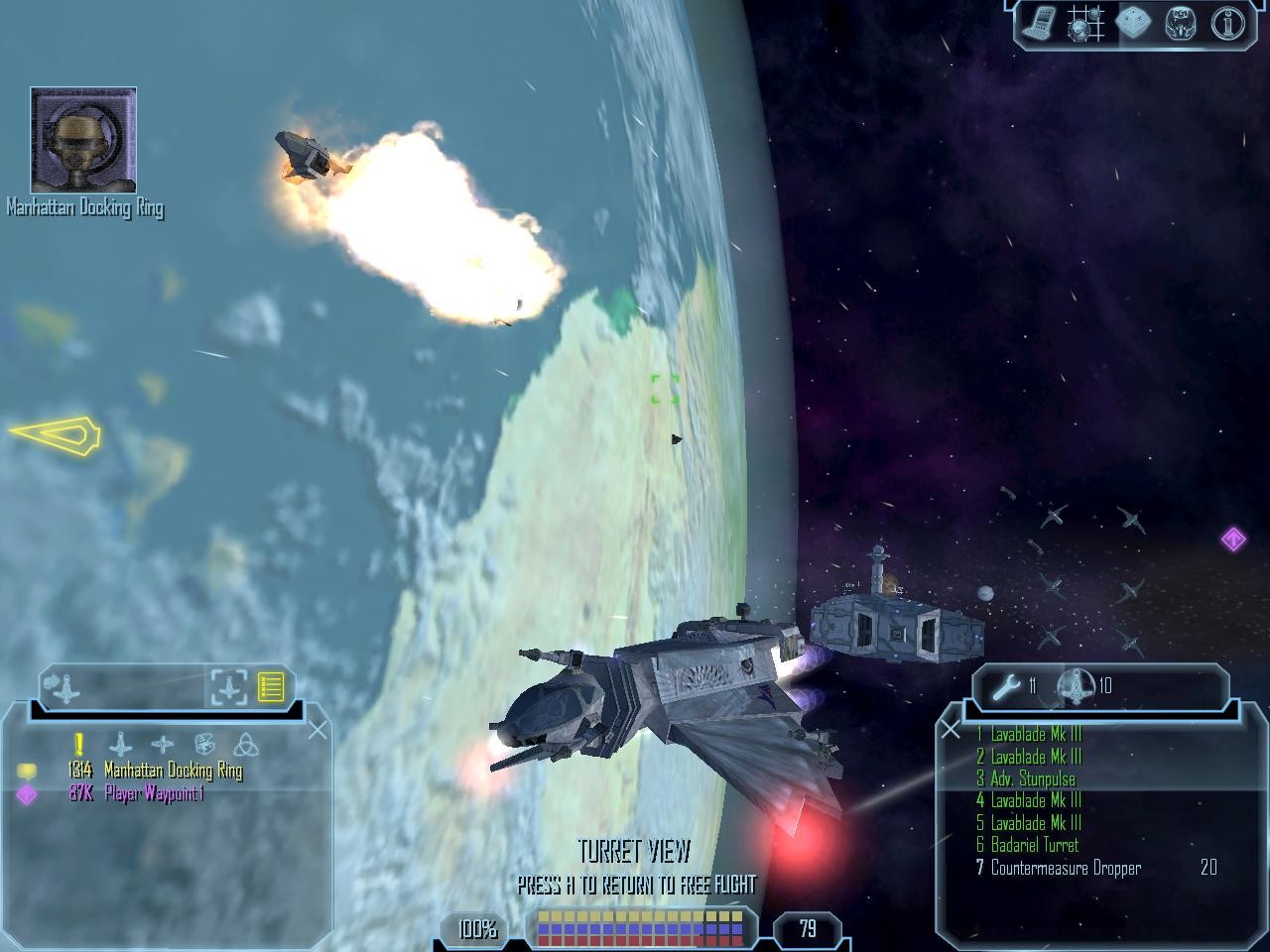The height and width of the screenshot is (952, 1270).
Task: Filter contacts by loot crate icon
Action: pyautogui.click(x=204, y=744)
